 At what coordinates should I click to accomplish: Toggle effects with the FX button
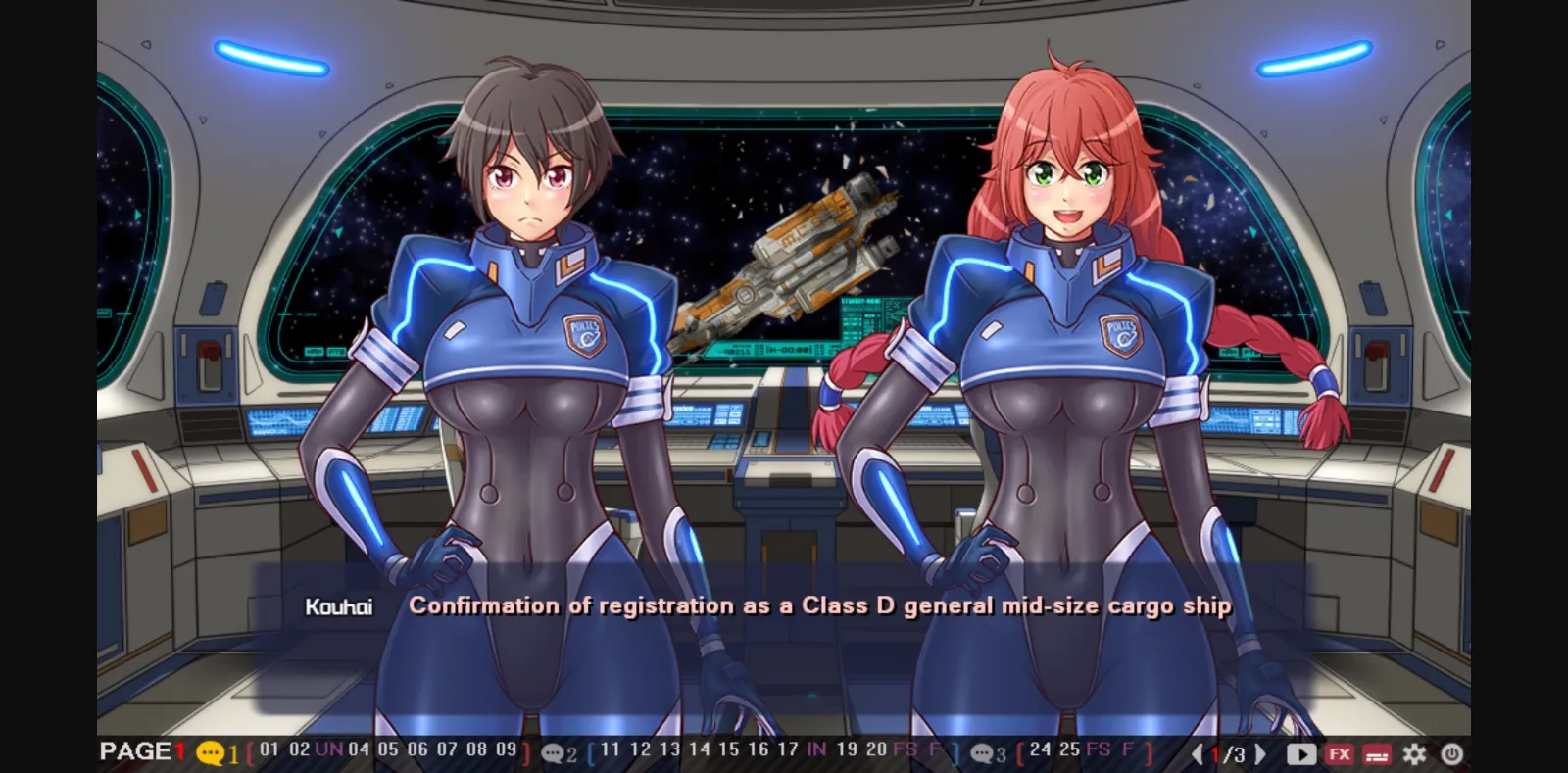click(x=1339, y=754)
